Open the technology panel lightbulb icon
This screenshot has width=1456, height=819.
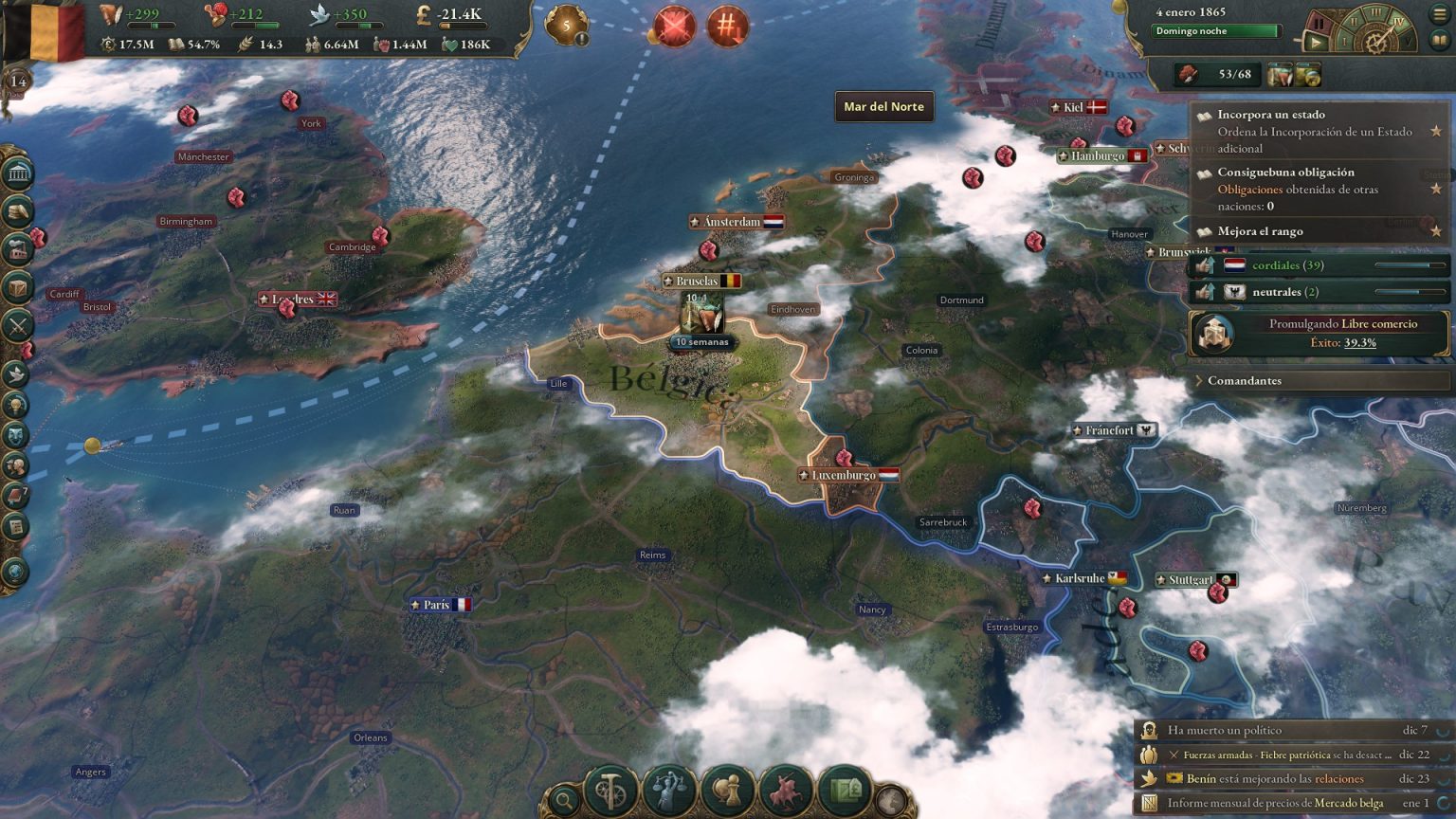16,406
